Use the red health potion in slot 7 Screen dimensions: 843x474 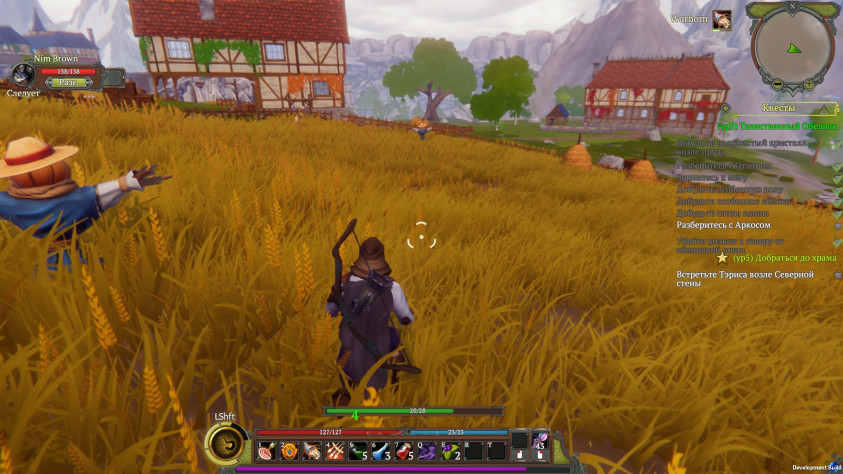tap(404, 451)
